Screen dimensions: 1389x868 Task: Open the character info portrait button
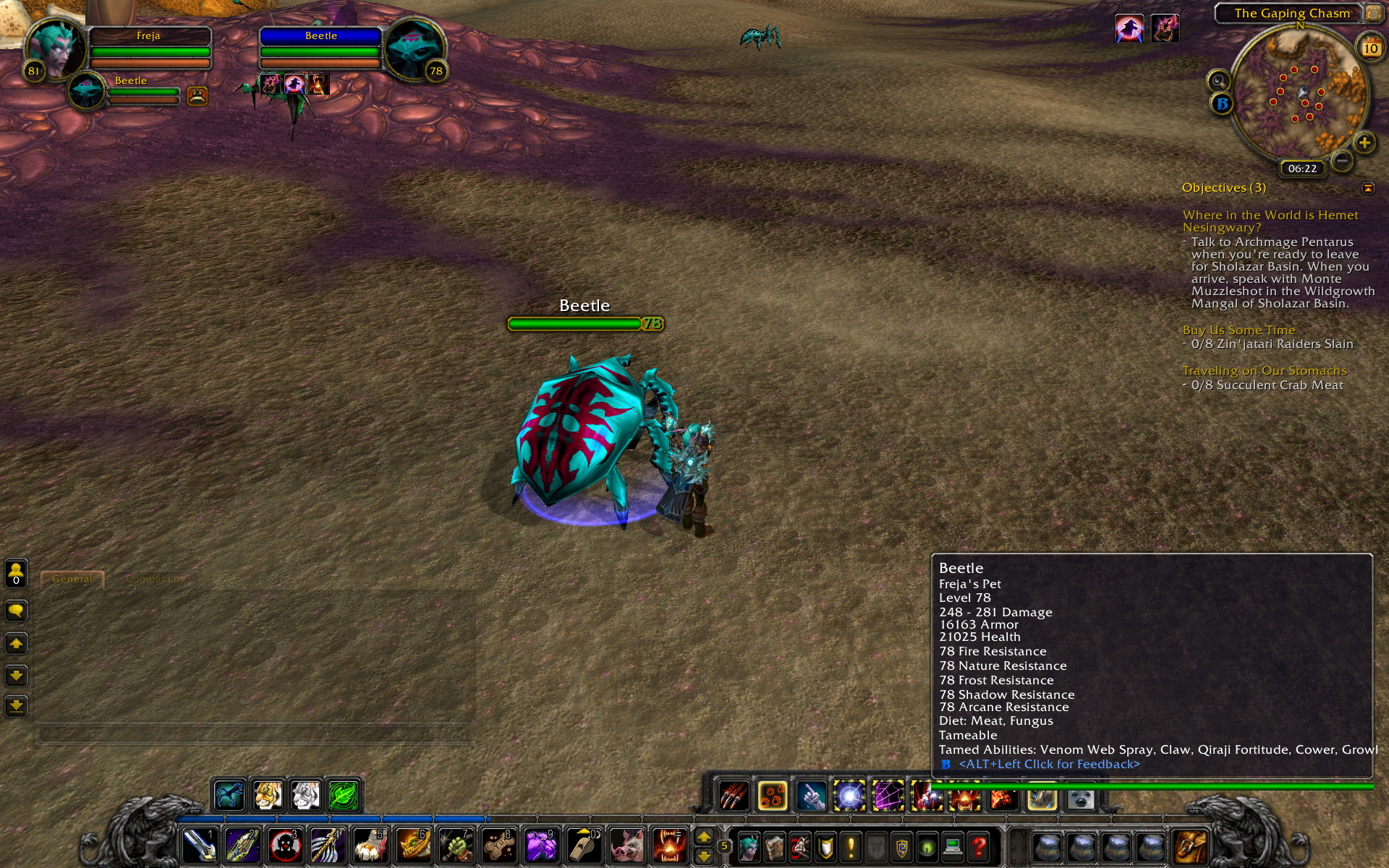[x=749, y=846]
